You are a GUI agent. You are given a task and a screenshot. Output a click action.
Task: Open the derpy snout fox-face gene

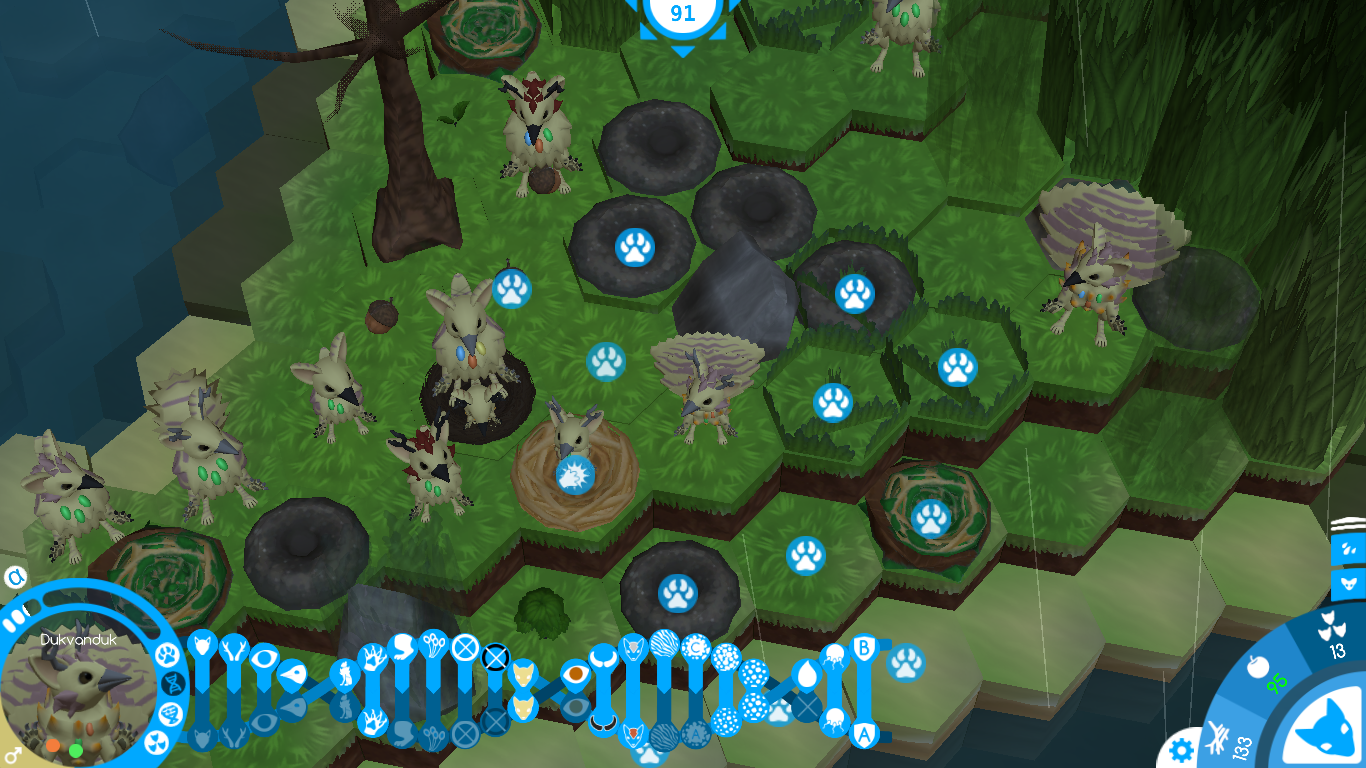pos(524,672)
